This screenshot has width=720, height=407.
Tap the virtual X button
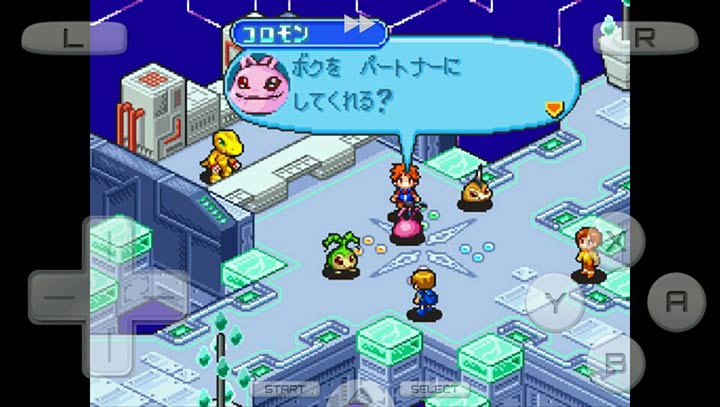click(x=616, y=240)
